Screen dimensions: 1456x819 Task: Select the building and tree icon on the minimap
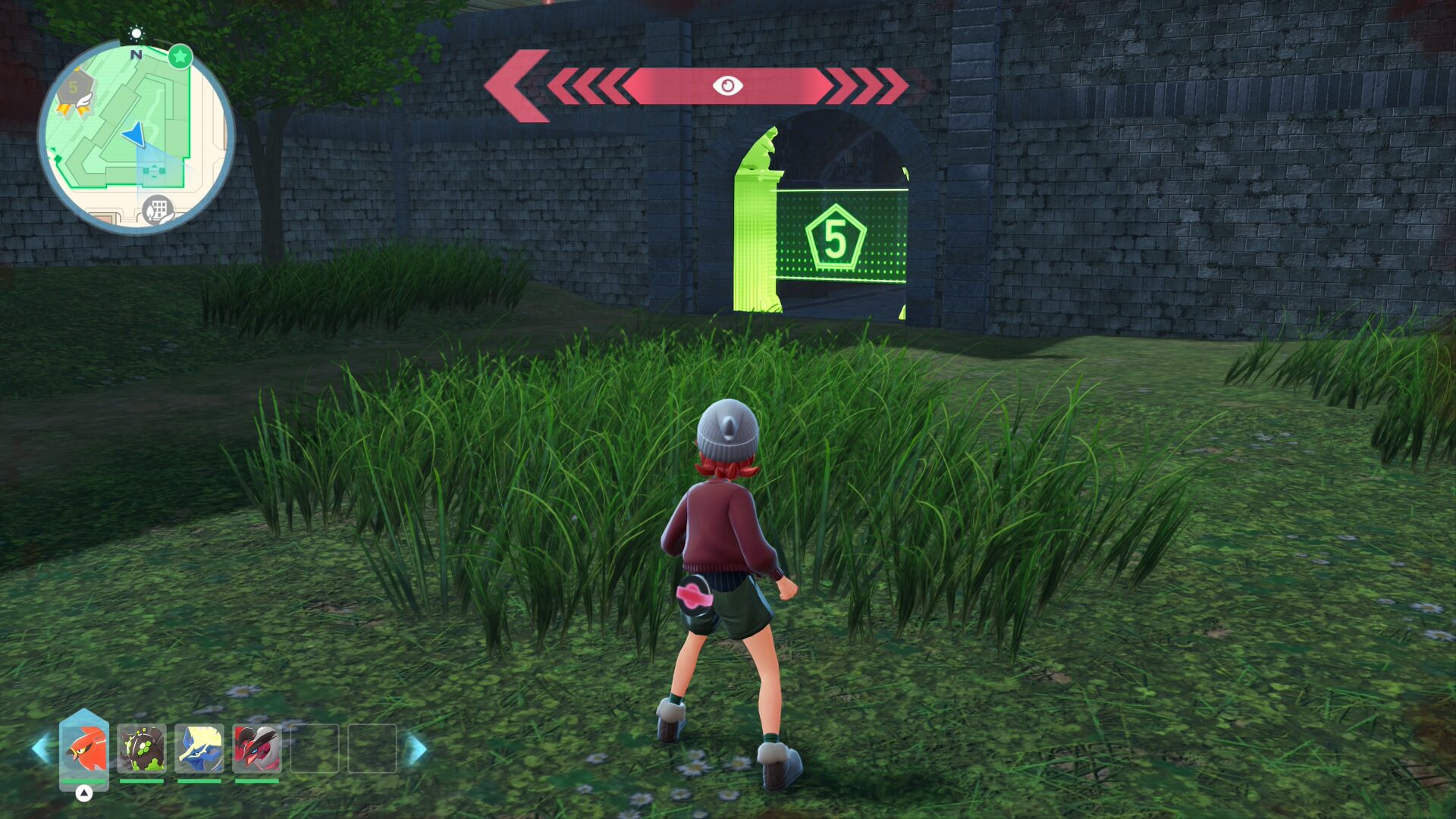[158, 209]
